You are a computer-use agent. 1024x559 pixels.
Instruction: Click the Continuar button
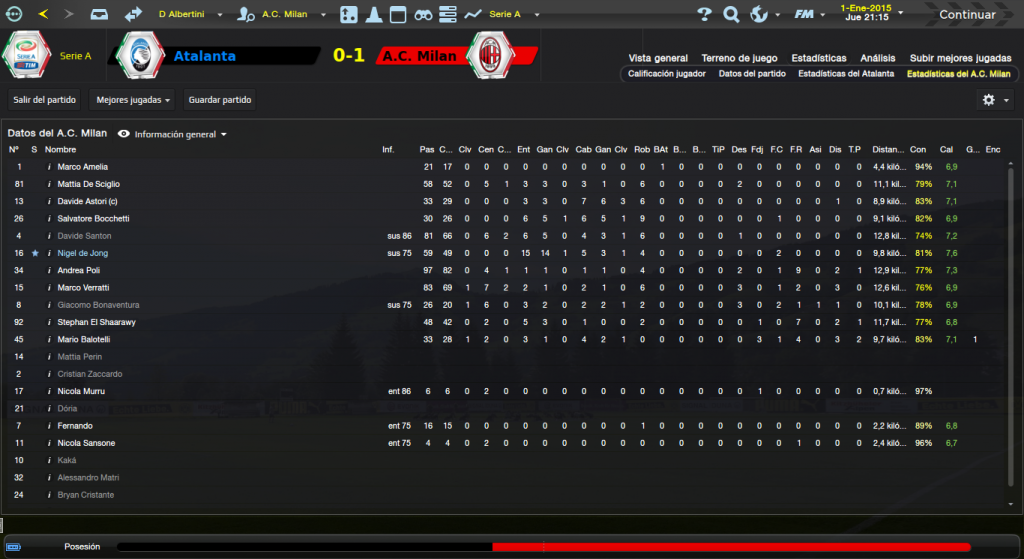(966, 15)
